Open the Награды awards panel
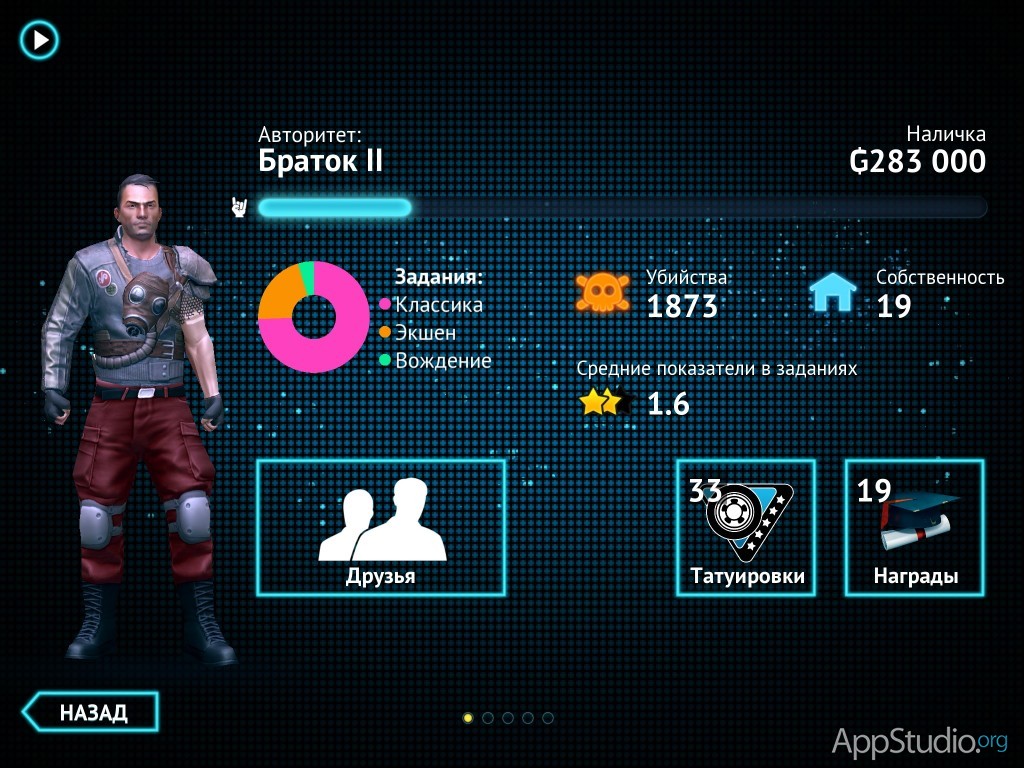The width and height of the screenshot is (1024, 768). coord(914,528)
